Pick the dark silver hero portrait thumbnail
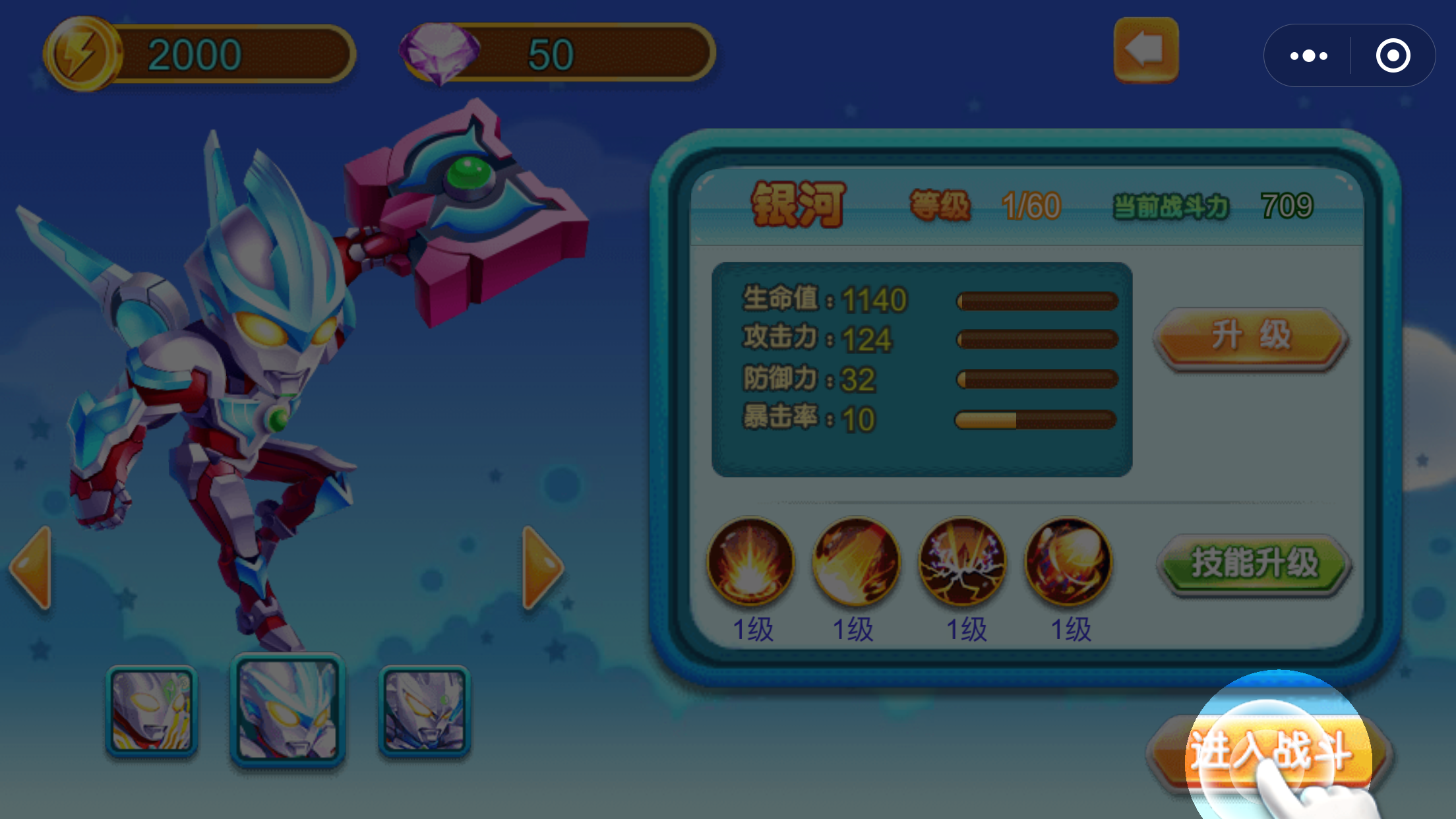Viewport: 1456px width, 819px height. pos(425,711)
